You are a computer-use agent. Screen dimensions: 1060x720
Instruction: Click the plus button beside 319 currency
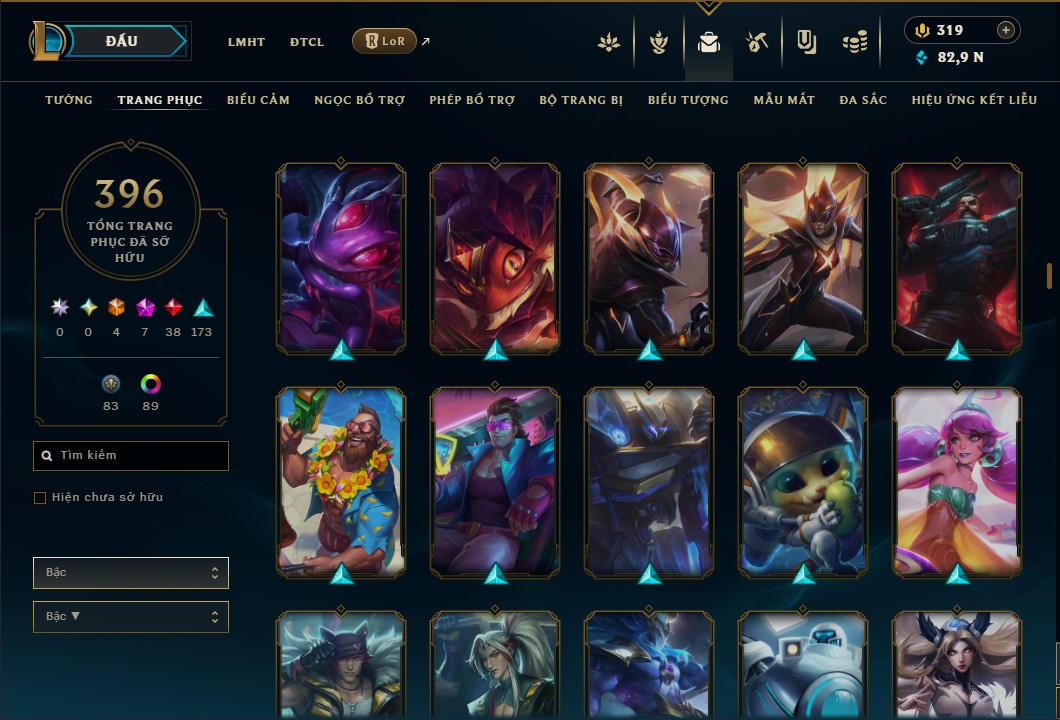tap(1006, 30)
